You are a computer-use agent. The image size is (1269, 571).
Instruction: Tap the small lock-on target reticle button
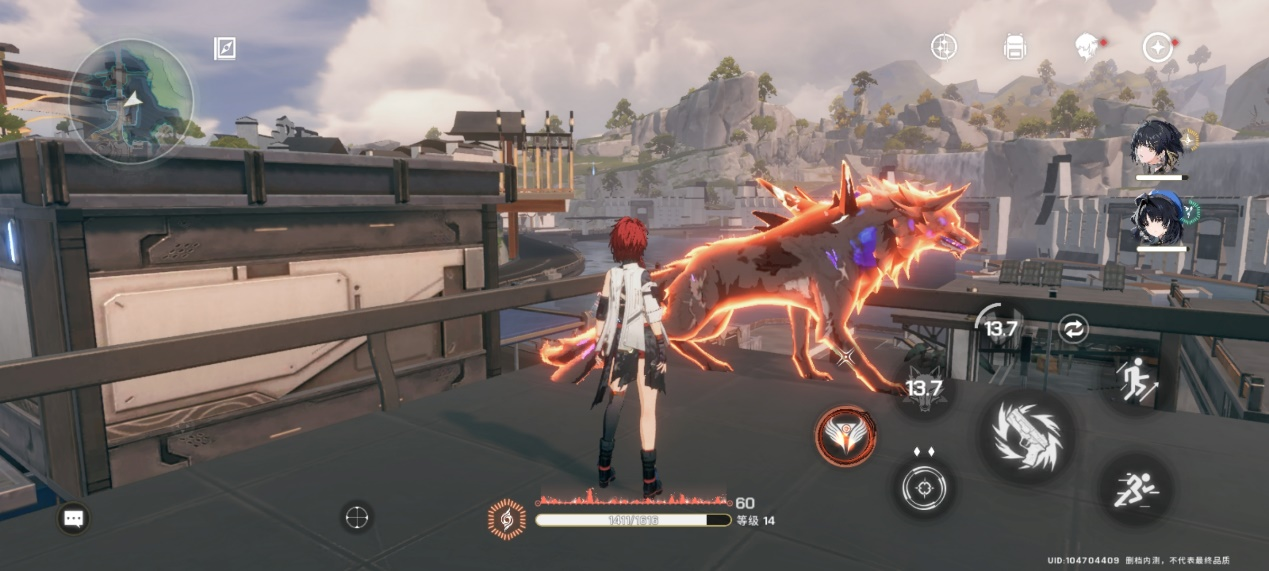point(357,517)
